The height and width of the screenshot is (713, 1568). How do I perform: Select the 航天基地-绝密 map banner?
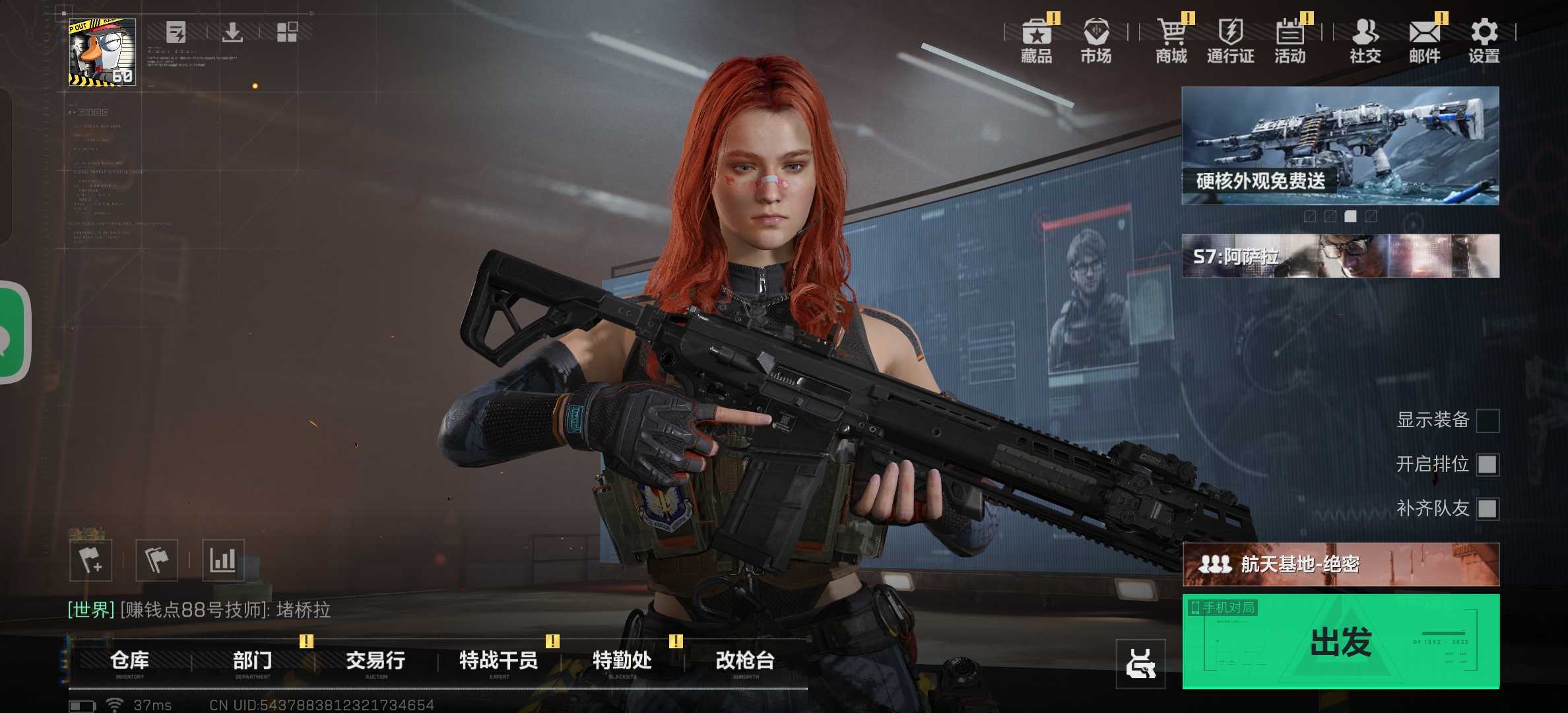(x=1340, y=564)
